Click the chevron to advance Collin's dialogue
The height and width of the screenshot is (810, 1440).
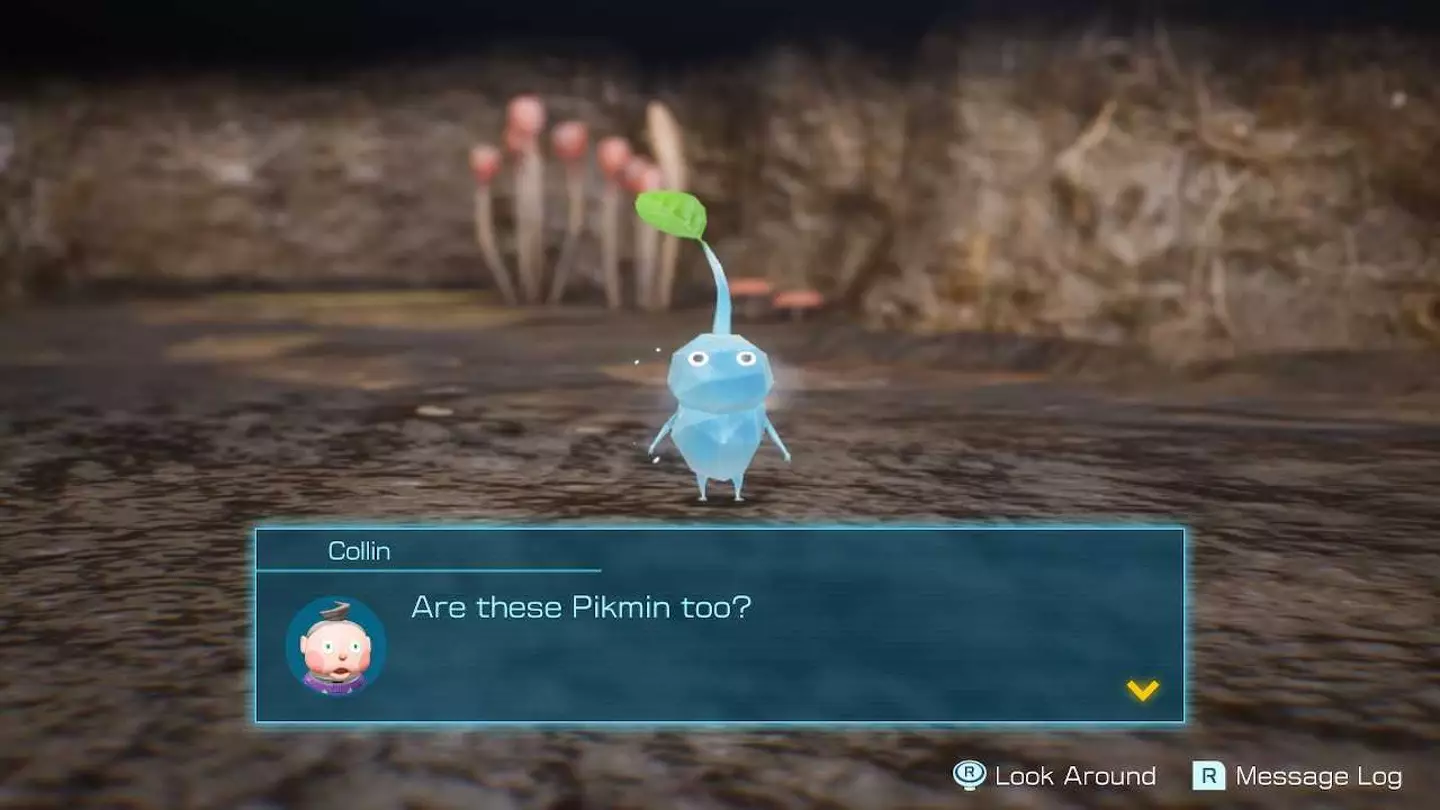pos(1141,688)
